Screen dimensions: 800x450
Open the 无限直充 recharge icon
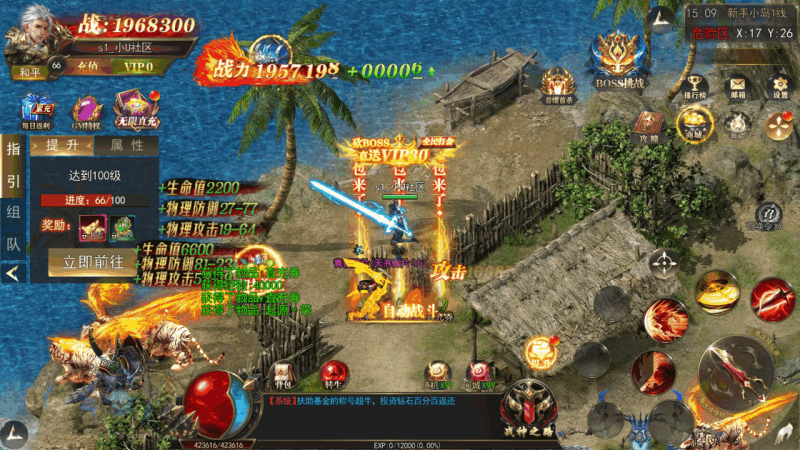[133, 109]
